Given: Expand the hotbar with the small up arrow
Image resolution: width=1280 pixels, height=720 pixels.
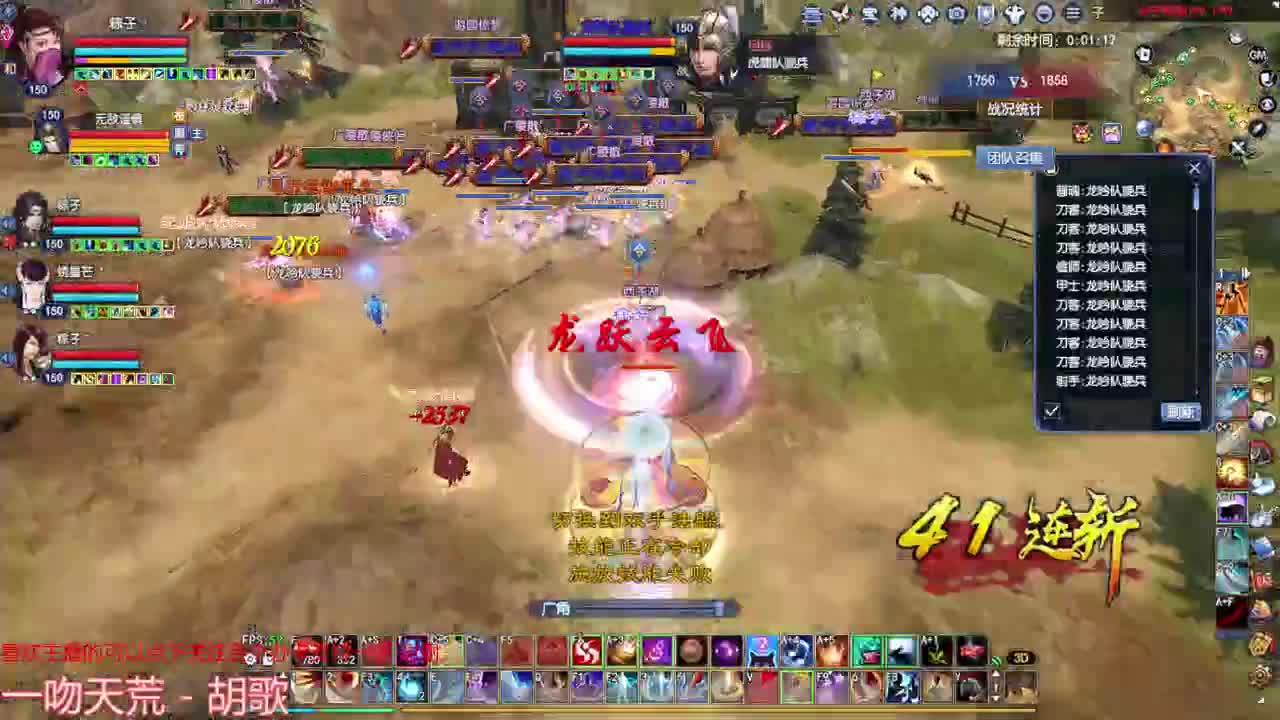Looking at the screenshot, I should pos(996,674).
